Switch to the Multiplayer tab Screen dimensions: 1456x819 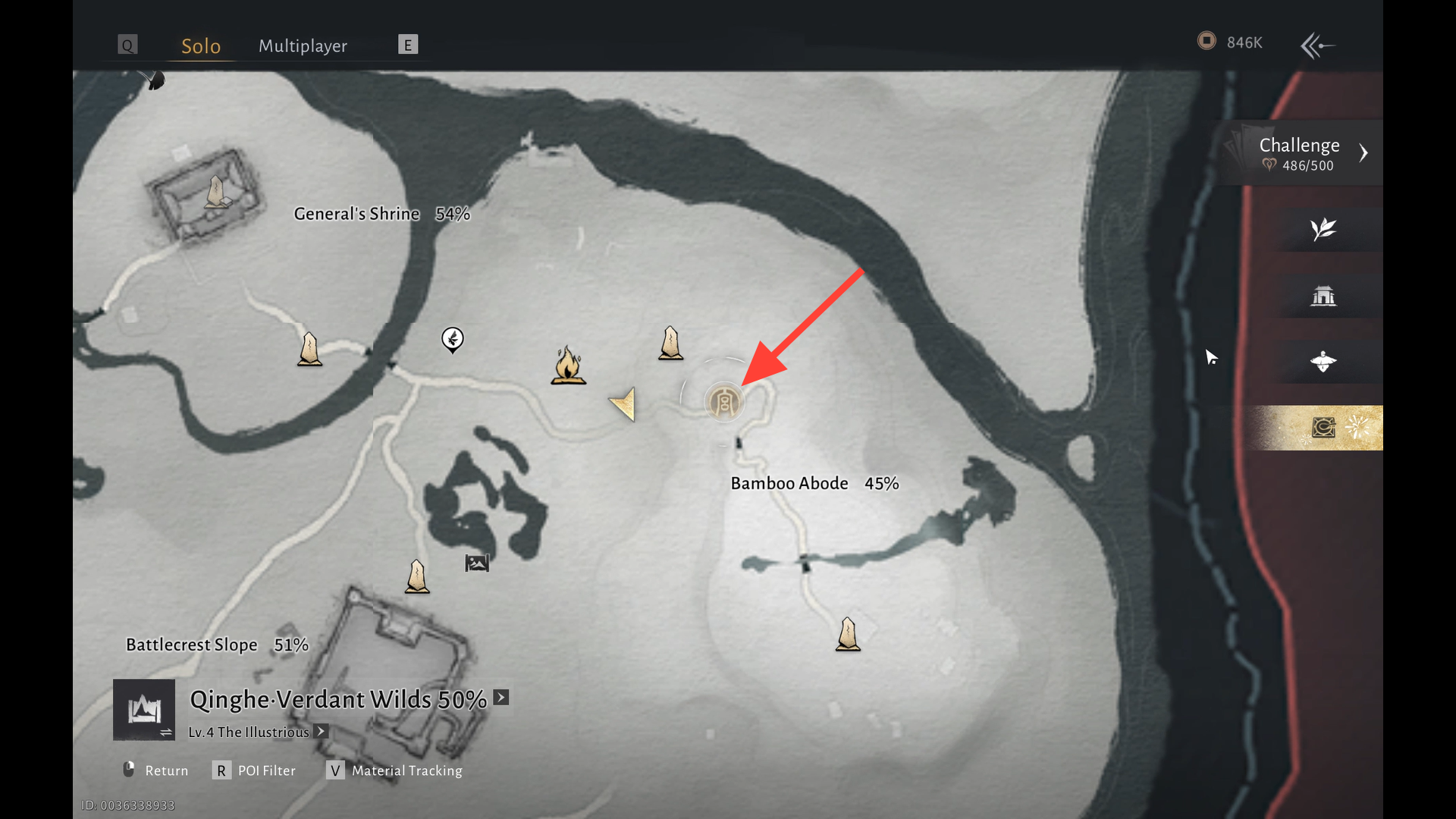[303, 46]
